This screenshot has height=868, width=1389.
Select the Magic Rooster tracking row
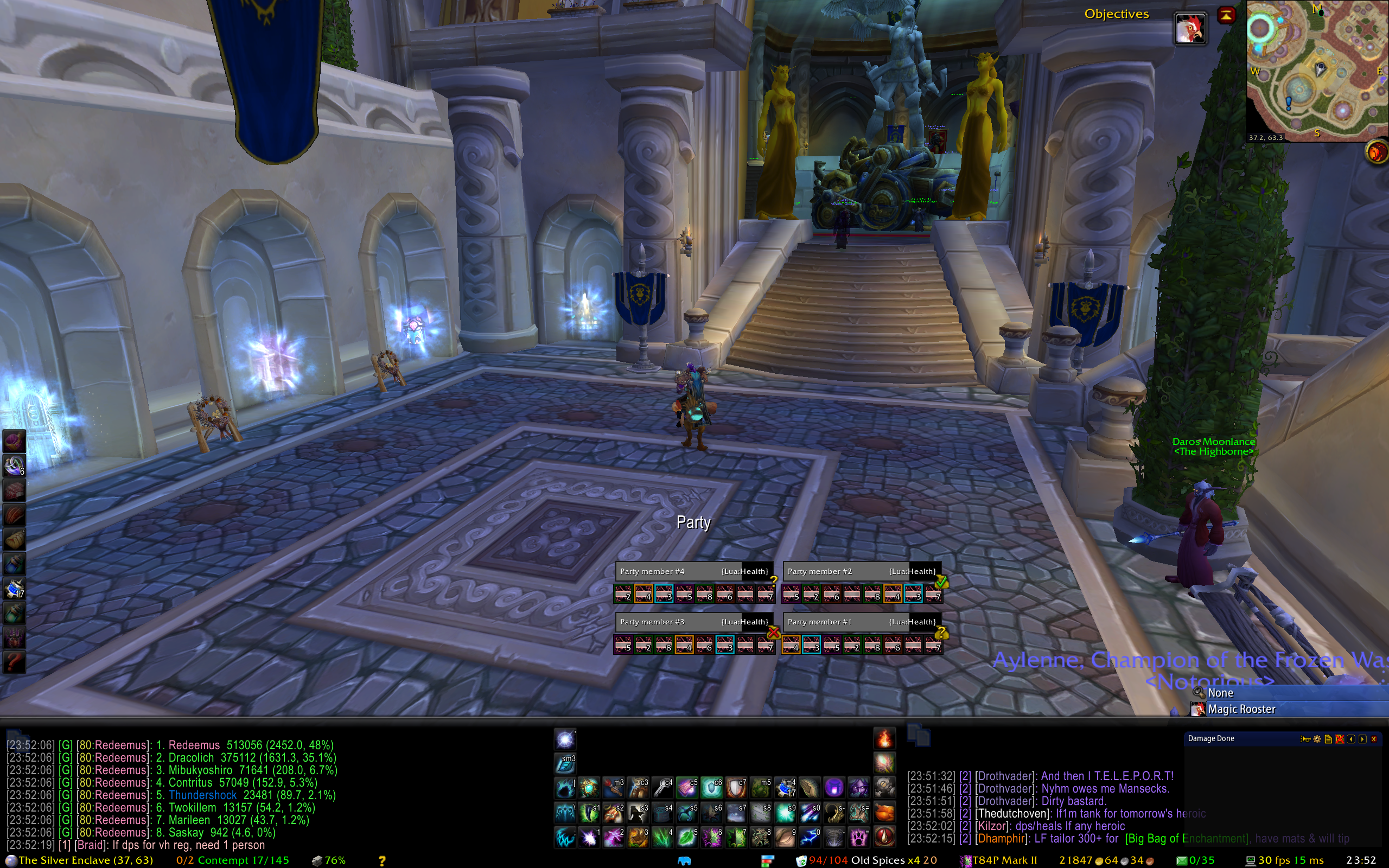point(1241,709)
